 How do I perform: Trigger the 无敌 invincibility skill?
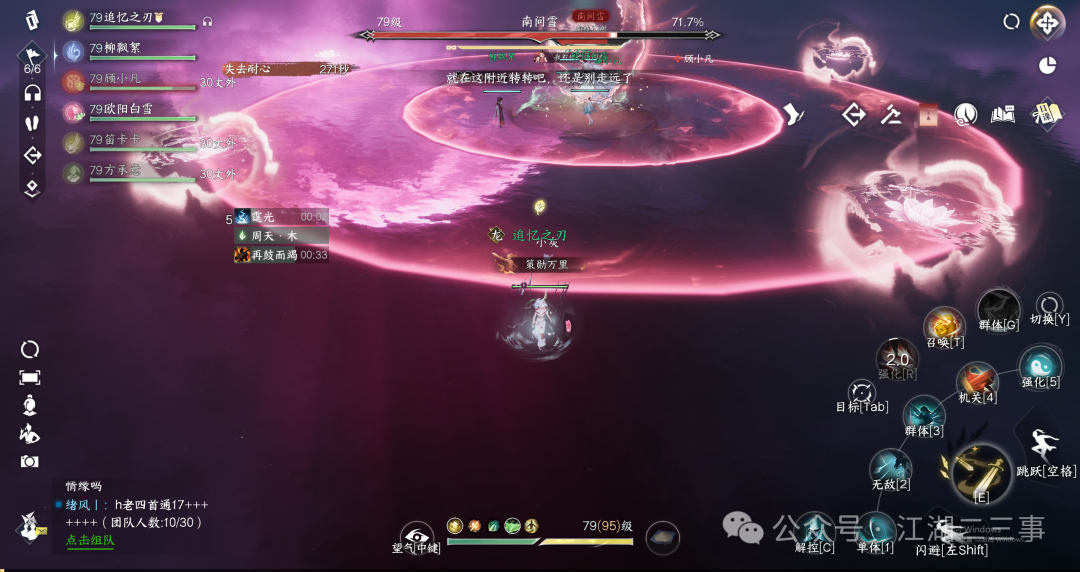(889, 468)
